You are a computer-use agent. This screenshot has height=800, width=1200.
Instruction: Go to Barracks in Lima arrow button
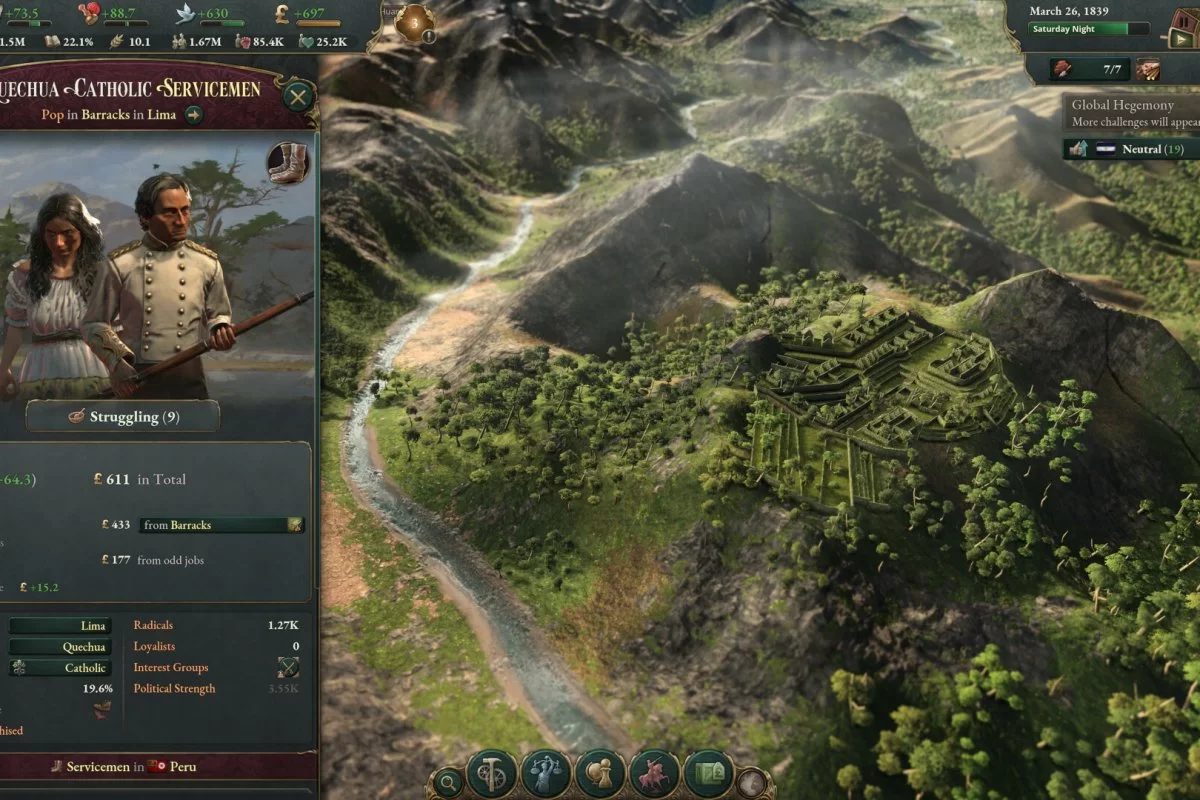pyautogui.click(x=193, y=115)
